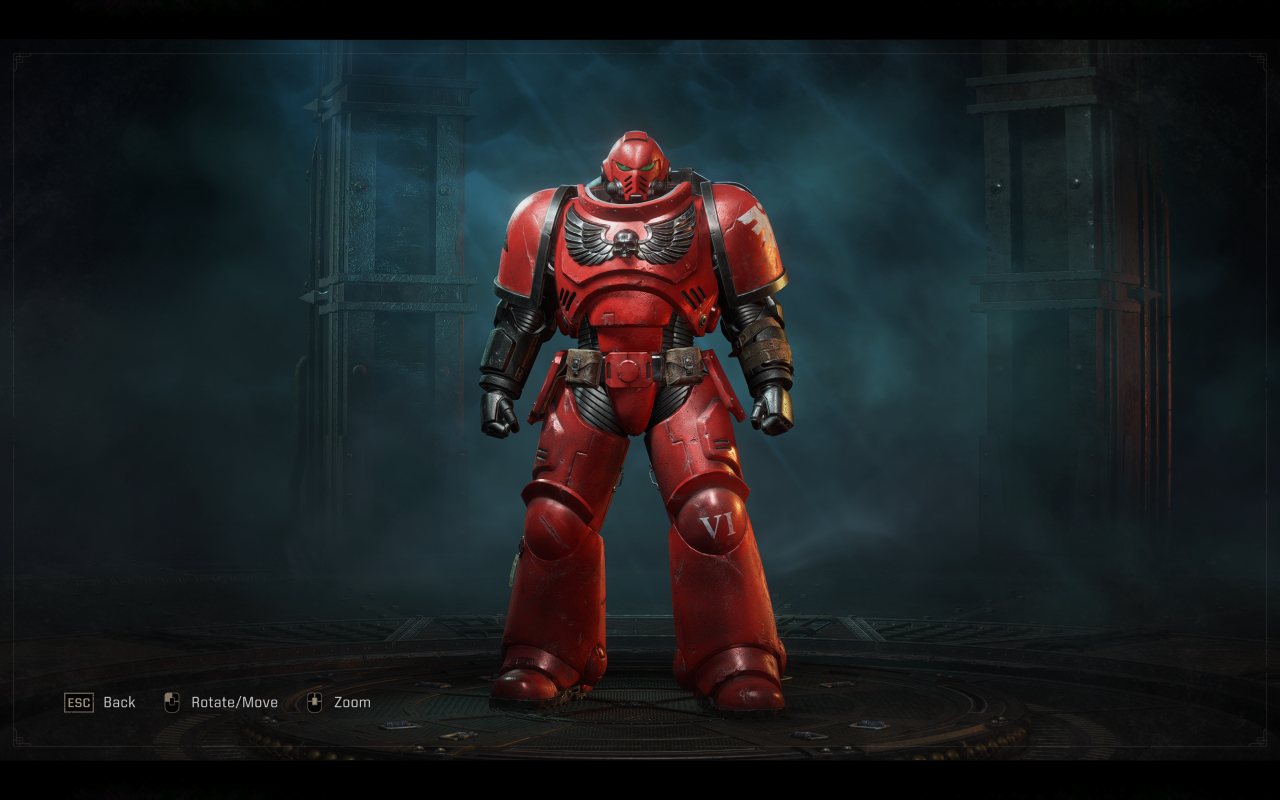Go back using the Back button
The height and width of the screenshot is (800, 1280).
pyautogui.click(x=101, y=702)
